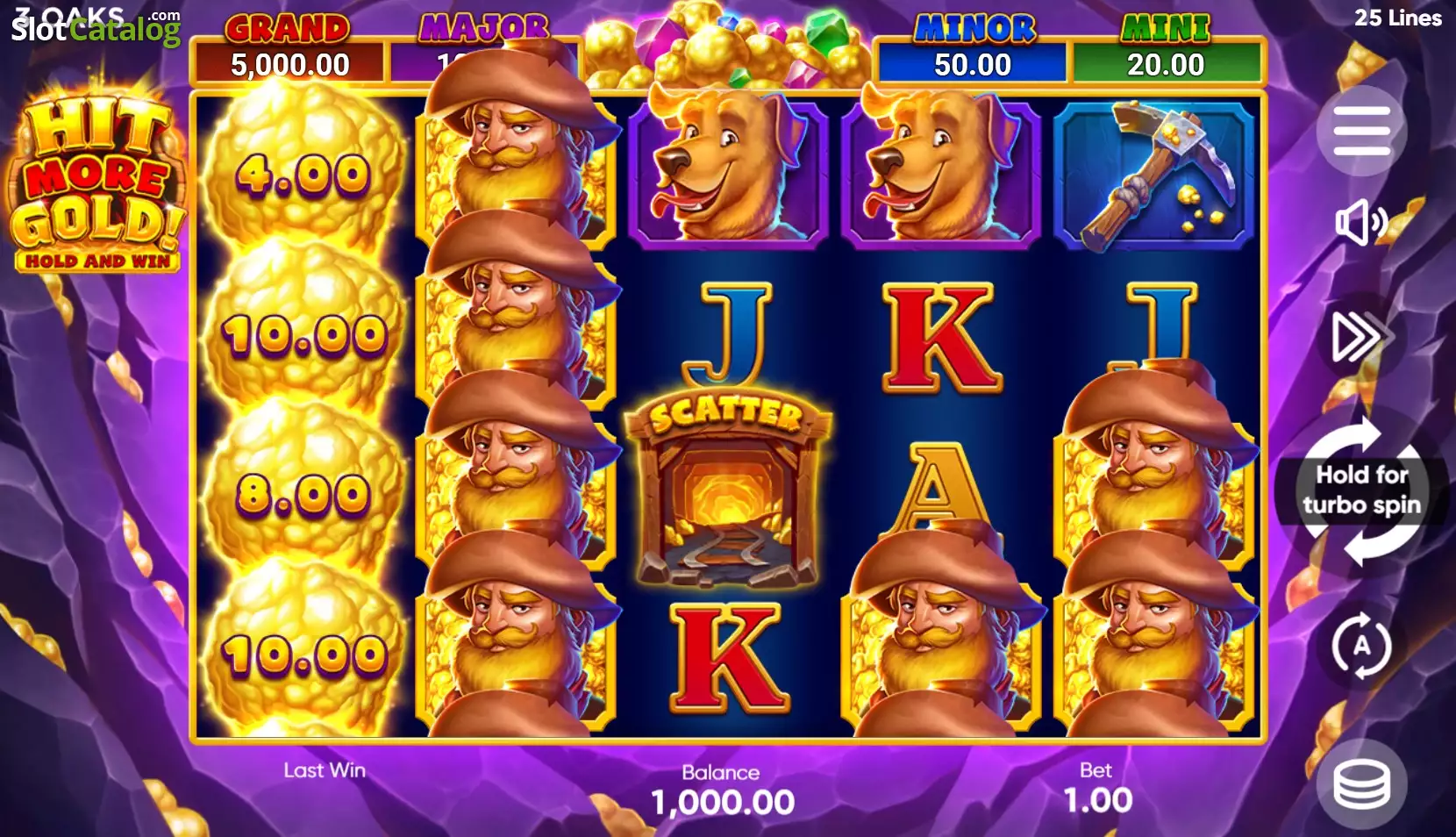Activate the autoplay button
The width and height of the screenshot is (1456, 837).
click(1360, 647)
